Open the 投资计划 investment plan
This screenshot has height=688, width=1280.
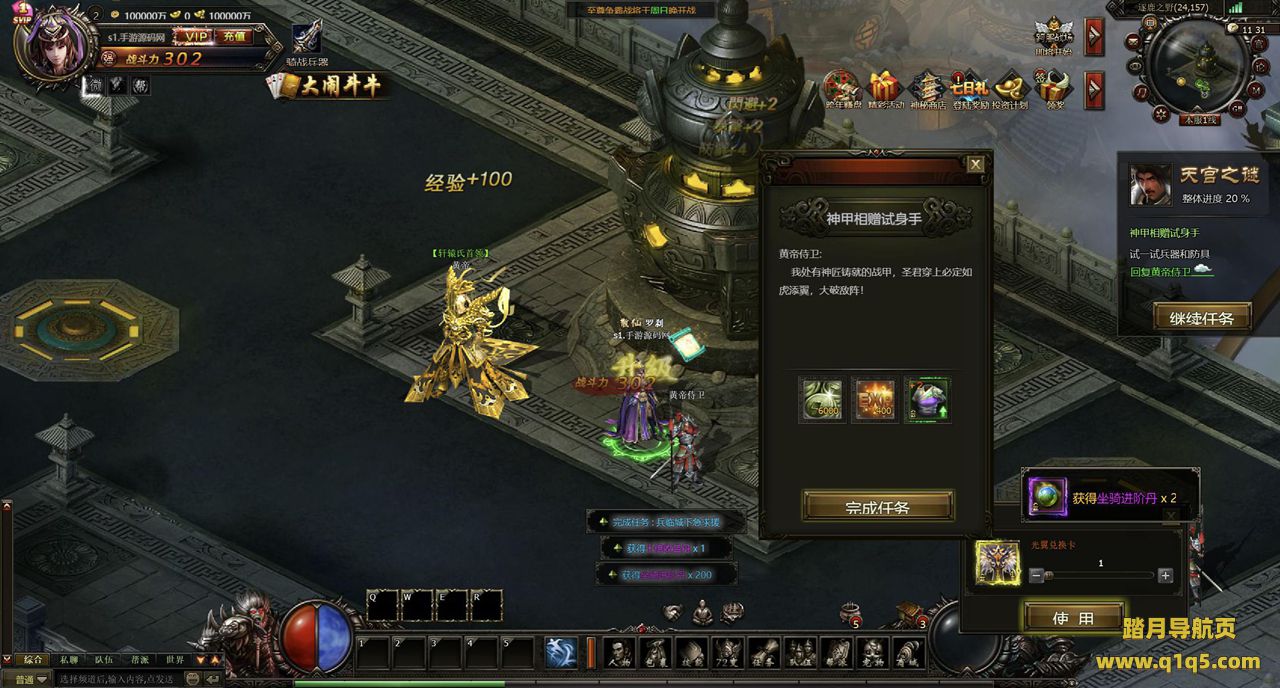(1010, 88)
